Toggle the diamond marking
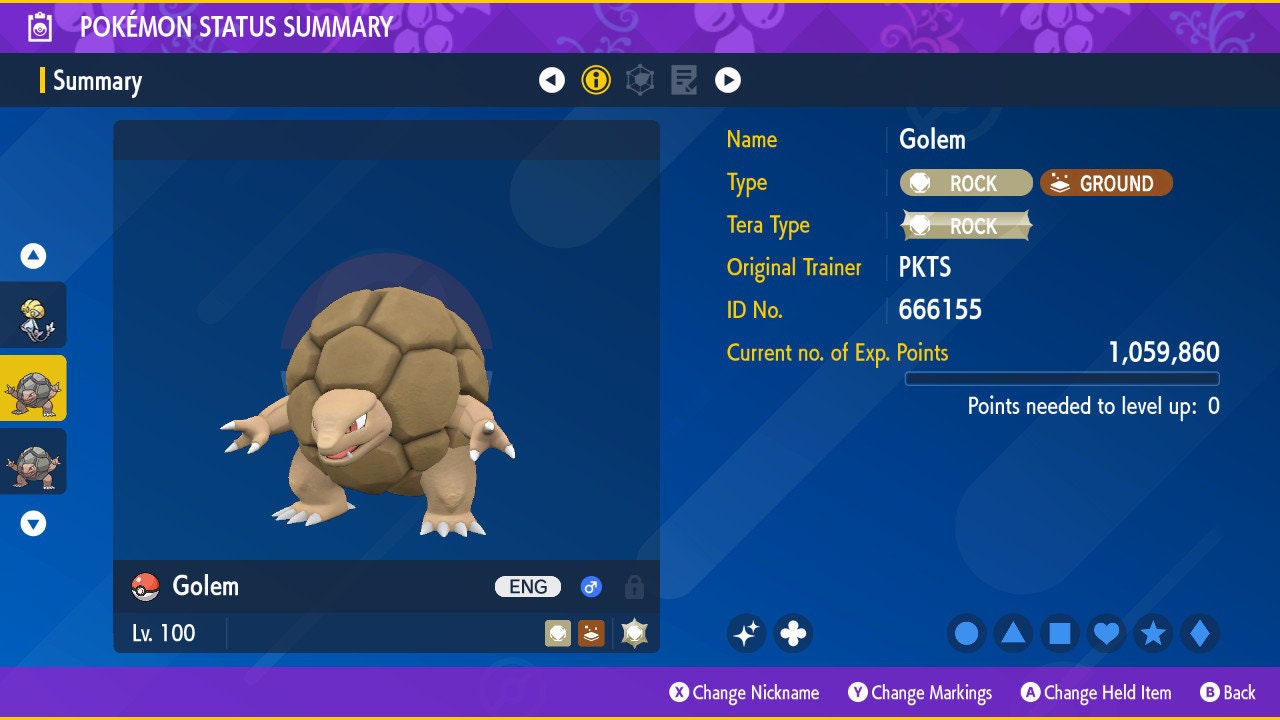The height and width of the screenshot is (720, 1280). (1200, 633)
